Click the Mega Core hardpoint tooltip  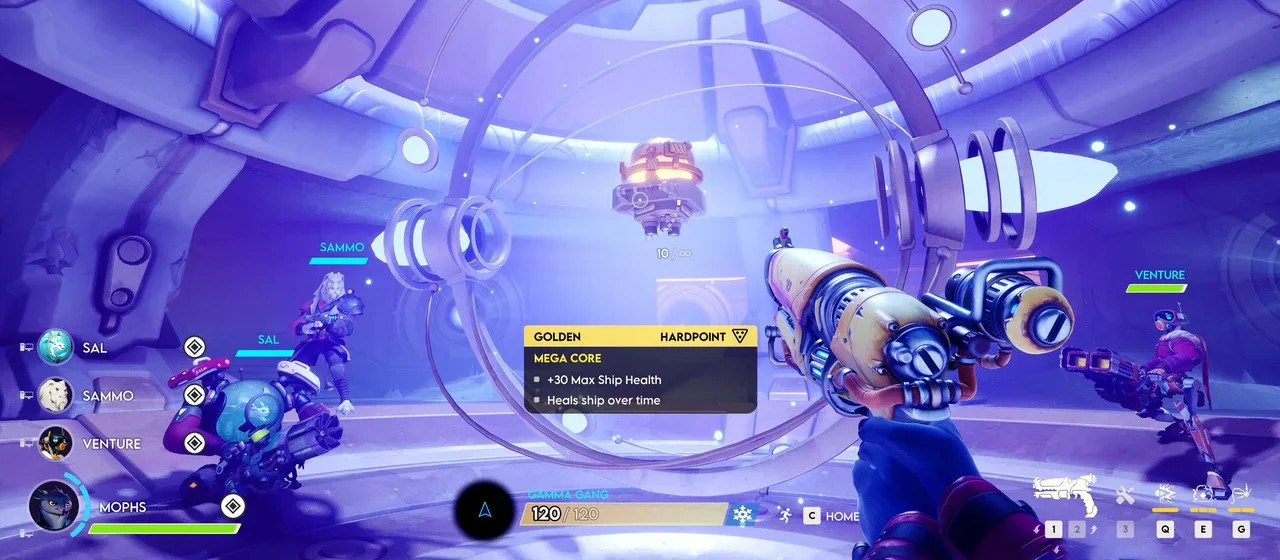(640, 369)
